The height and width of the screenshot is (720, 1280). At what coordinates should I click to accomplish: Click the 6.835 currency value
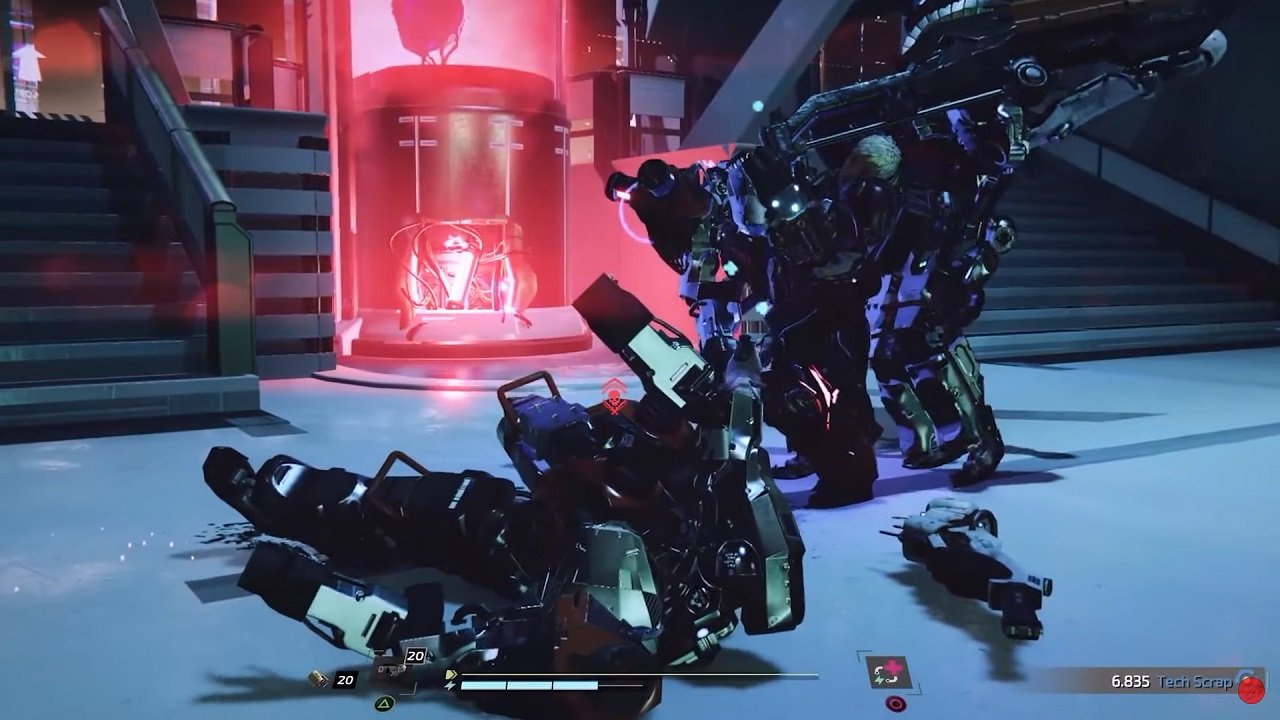(x=1131, y=680)
